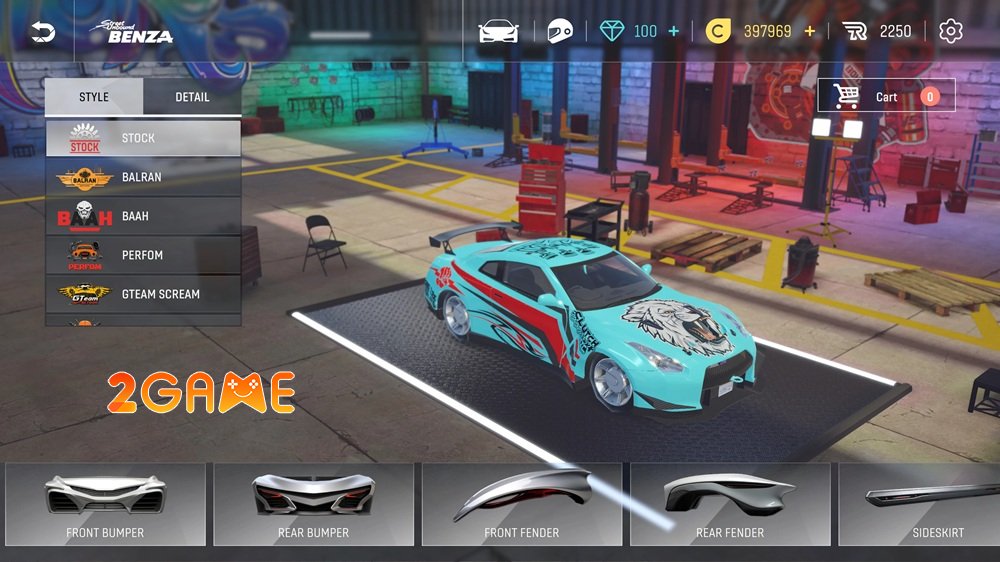This screenshot has width=1000, height=562.
Task: Select the PERFOM style
Action: point(143,255)
